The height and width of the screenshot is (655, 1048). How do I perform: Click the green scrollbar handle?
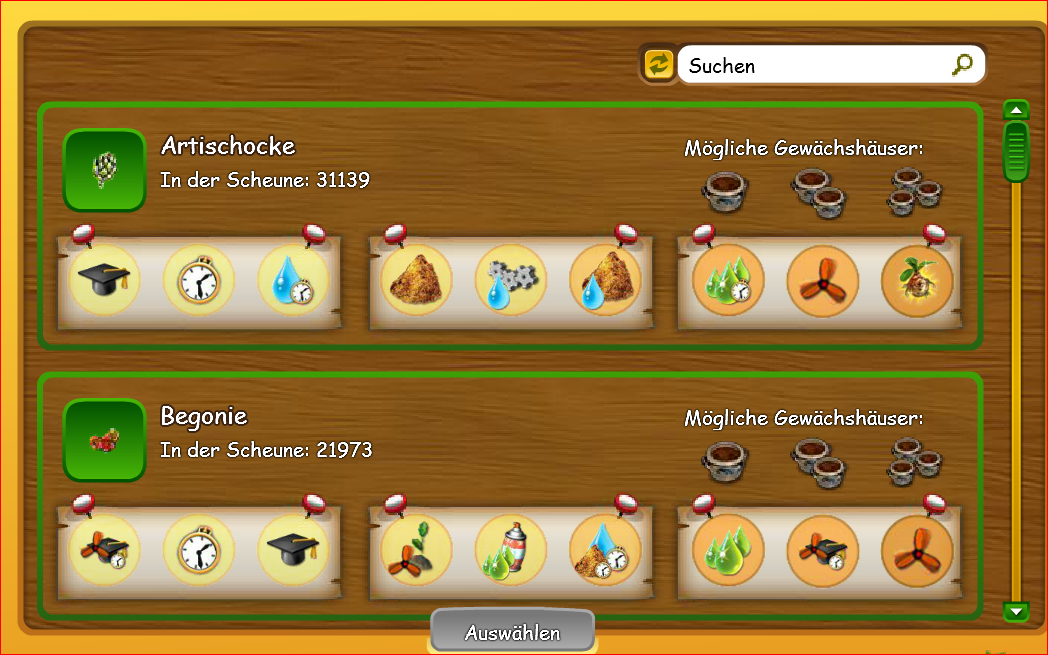[x=1016, y=152]
